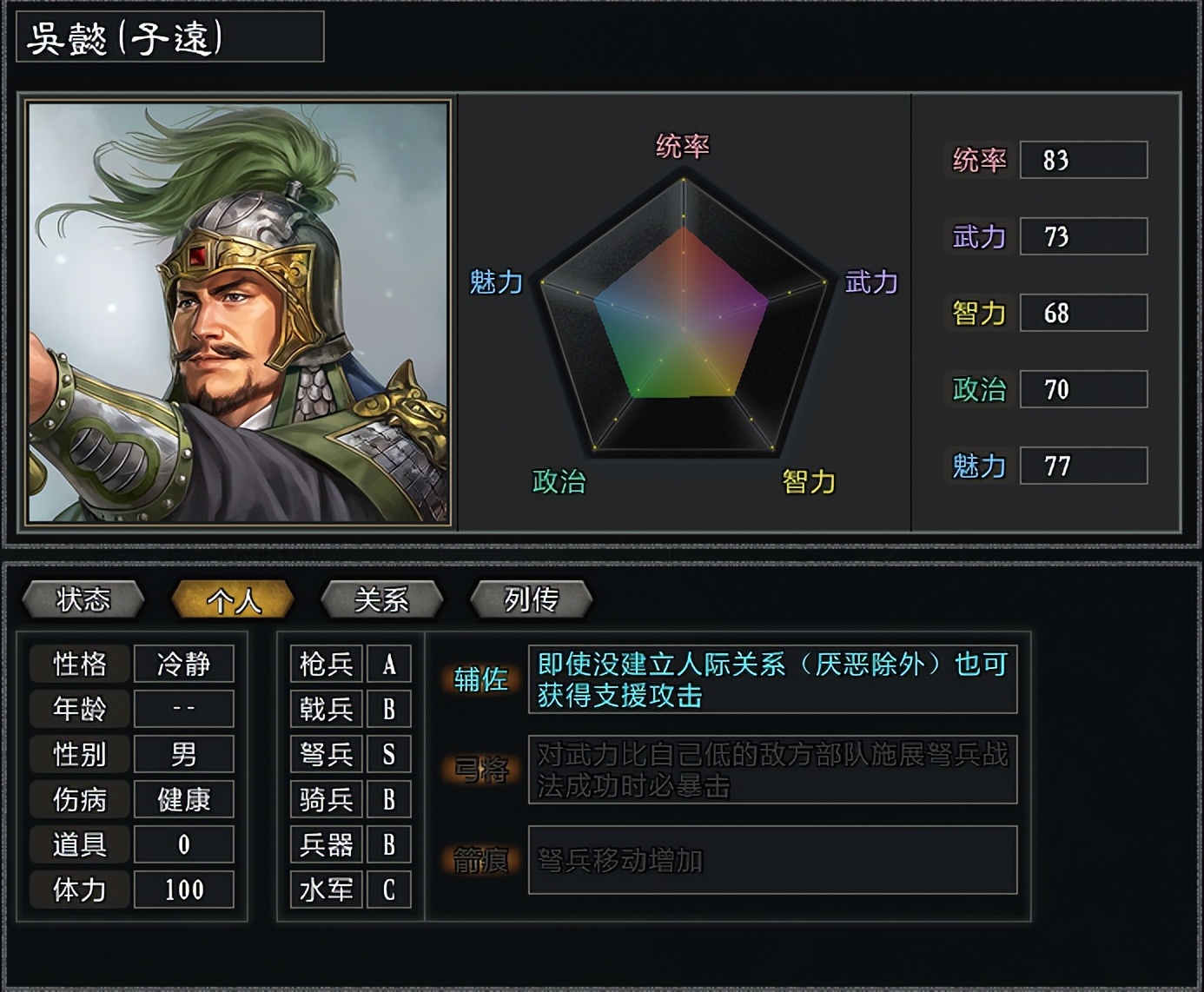Toggle the 状态 tab indicator

pyautogui.click(x=83, y=599)
